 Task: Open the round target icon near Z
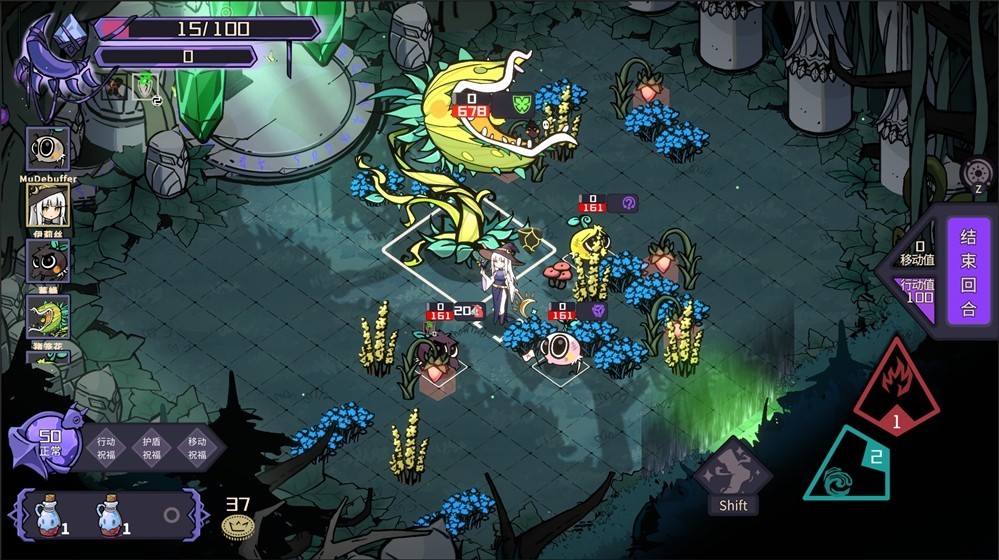pos(978,173)
